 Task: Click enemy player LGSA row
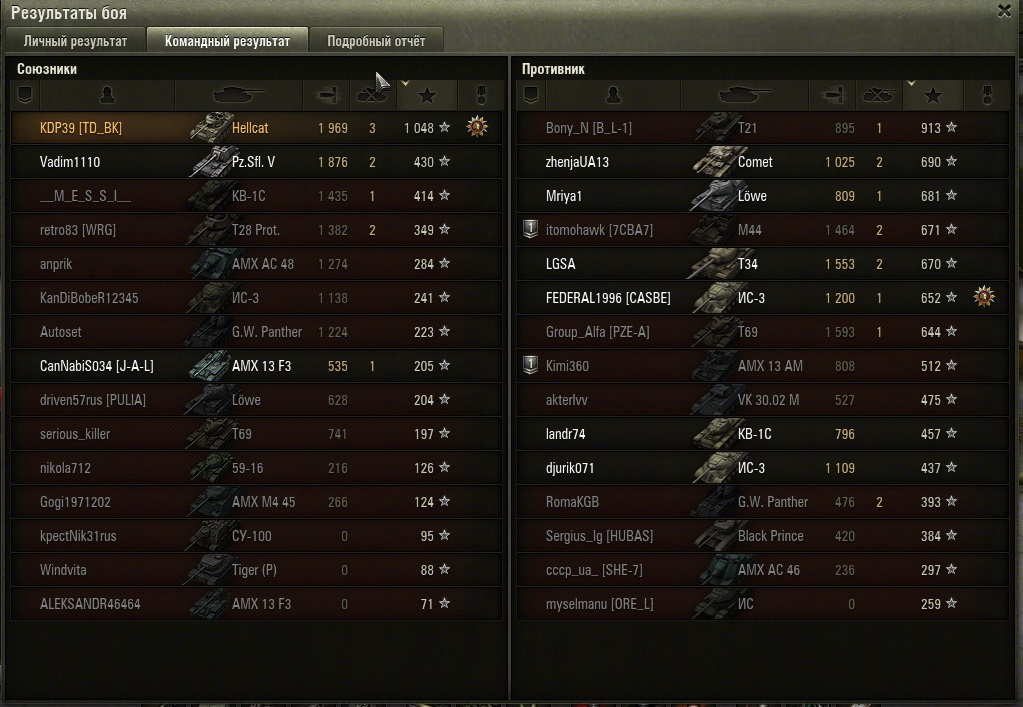click(x=561, y=264)
